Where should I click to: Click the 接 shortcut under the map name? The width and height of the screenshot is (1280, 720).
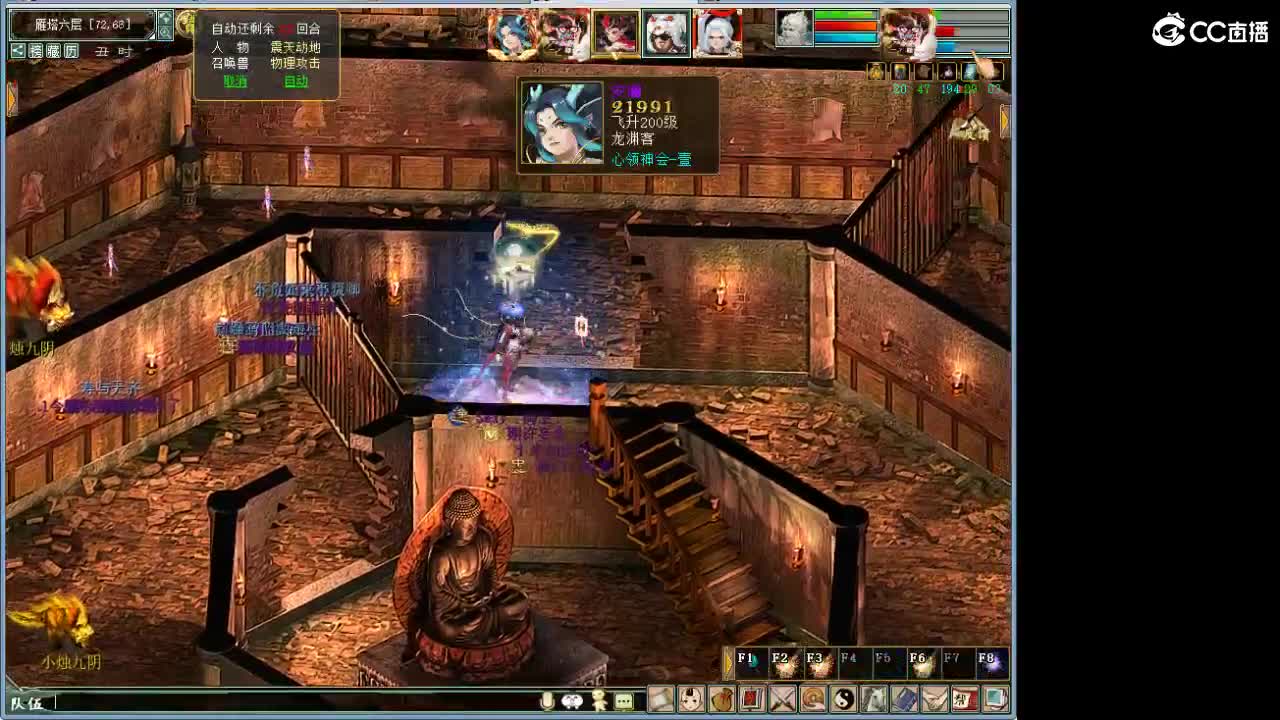click(36, 51)
